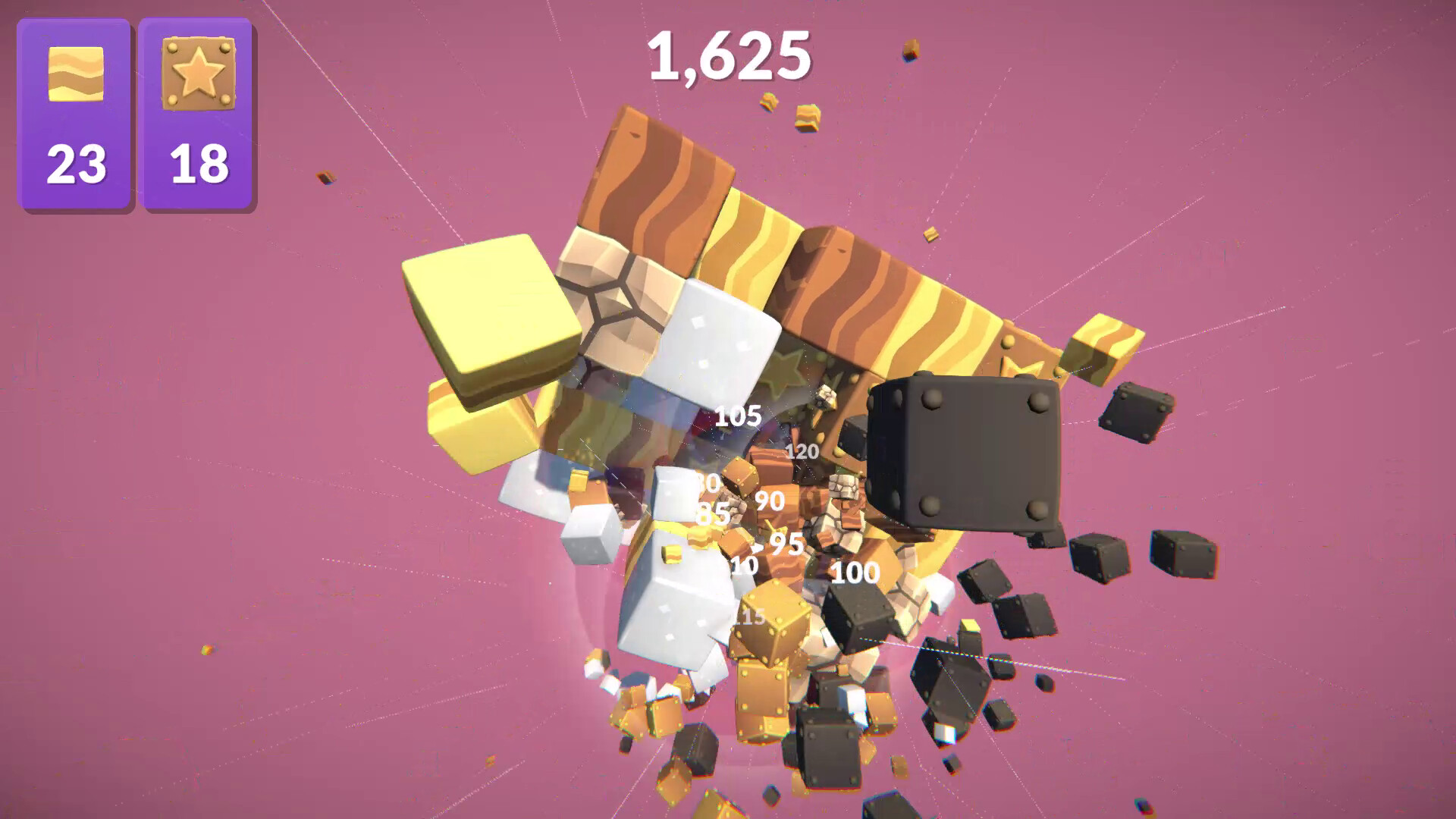Select the counter showing 23

76,163
